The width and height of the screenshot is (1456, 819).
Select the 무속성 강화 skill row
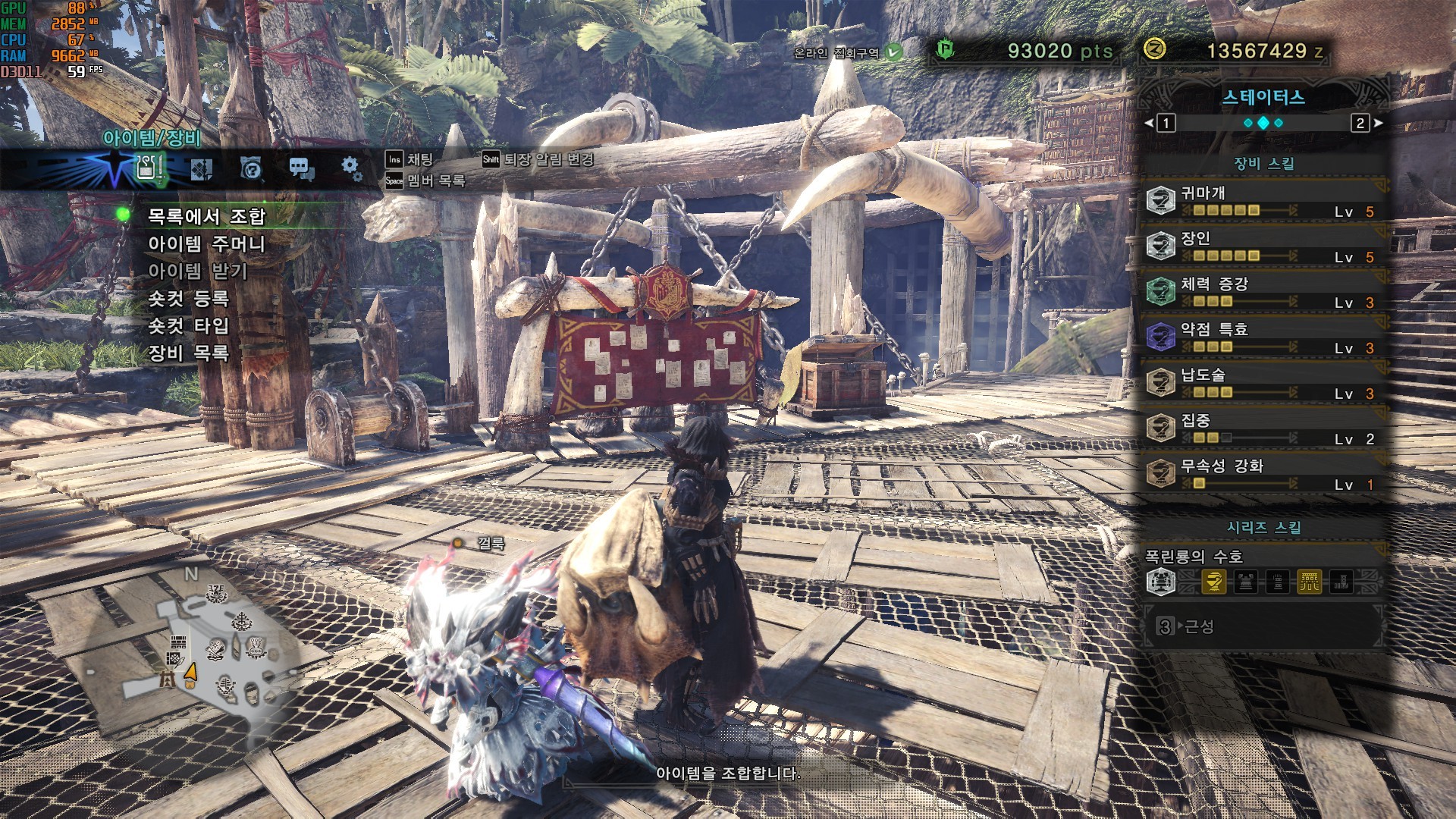point(1263,474)
